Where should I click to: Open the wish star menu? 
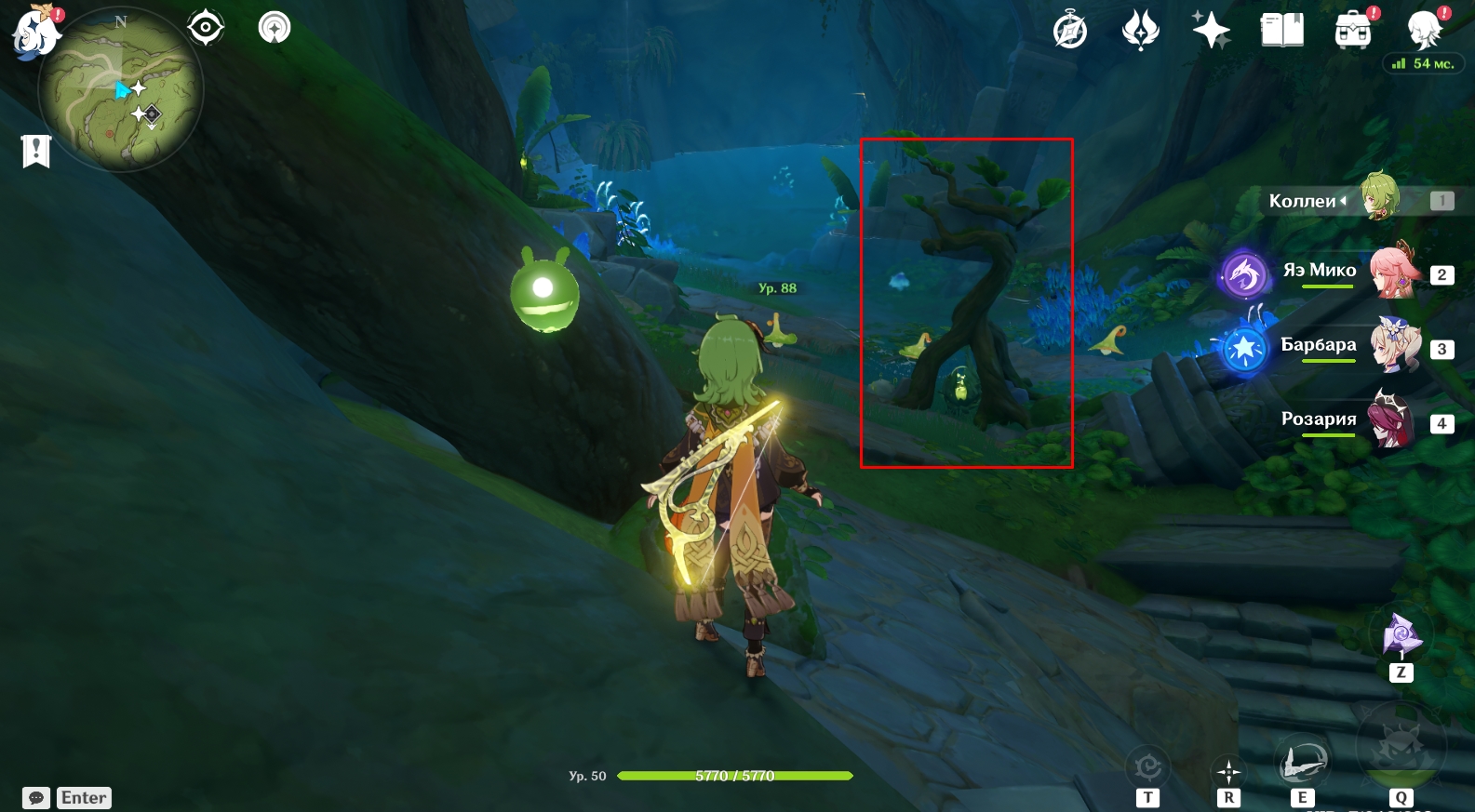[x=1212, y=31]
